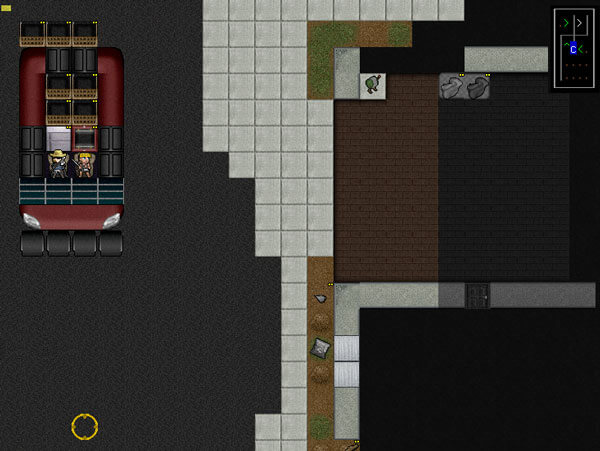Viewport: 600px width, 451px height.
Task: Click the minimap in the corner
Action: tap(574, 49)
